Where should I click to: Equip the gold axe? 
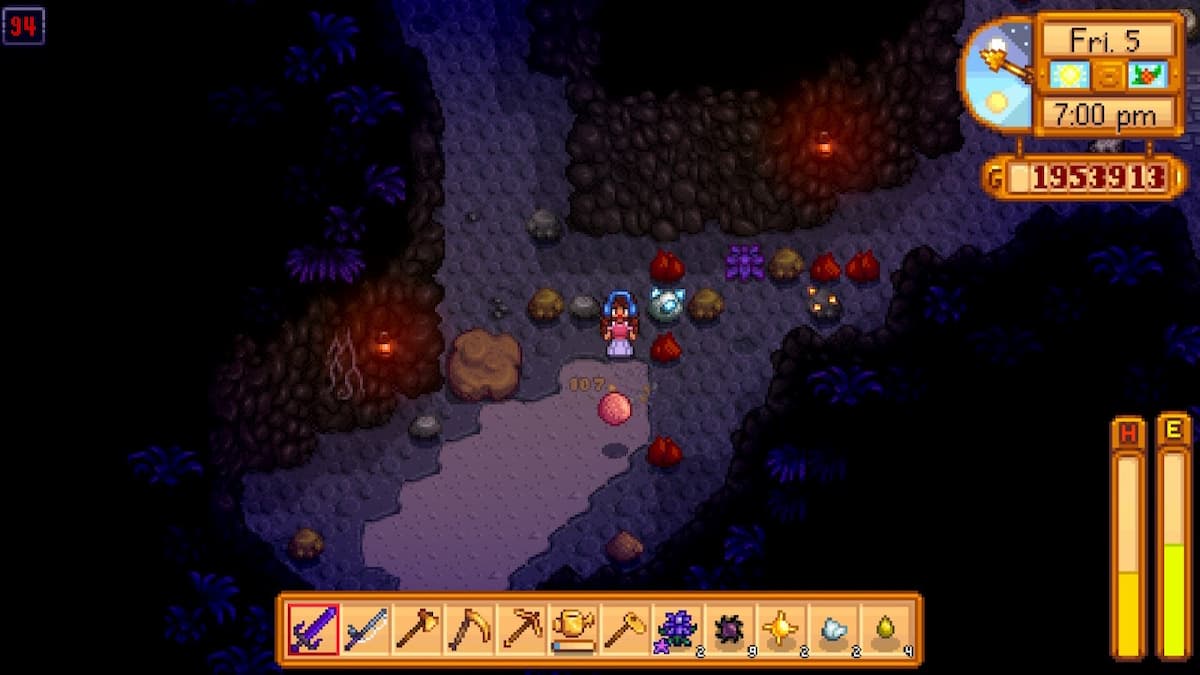tap(417, 629)
